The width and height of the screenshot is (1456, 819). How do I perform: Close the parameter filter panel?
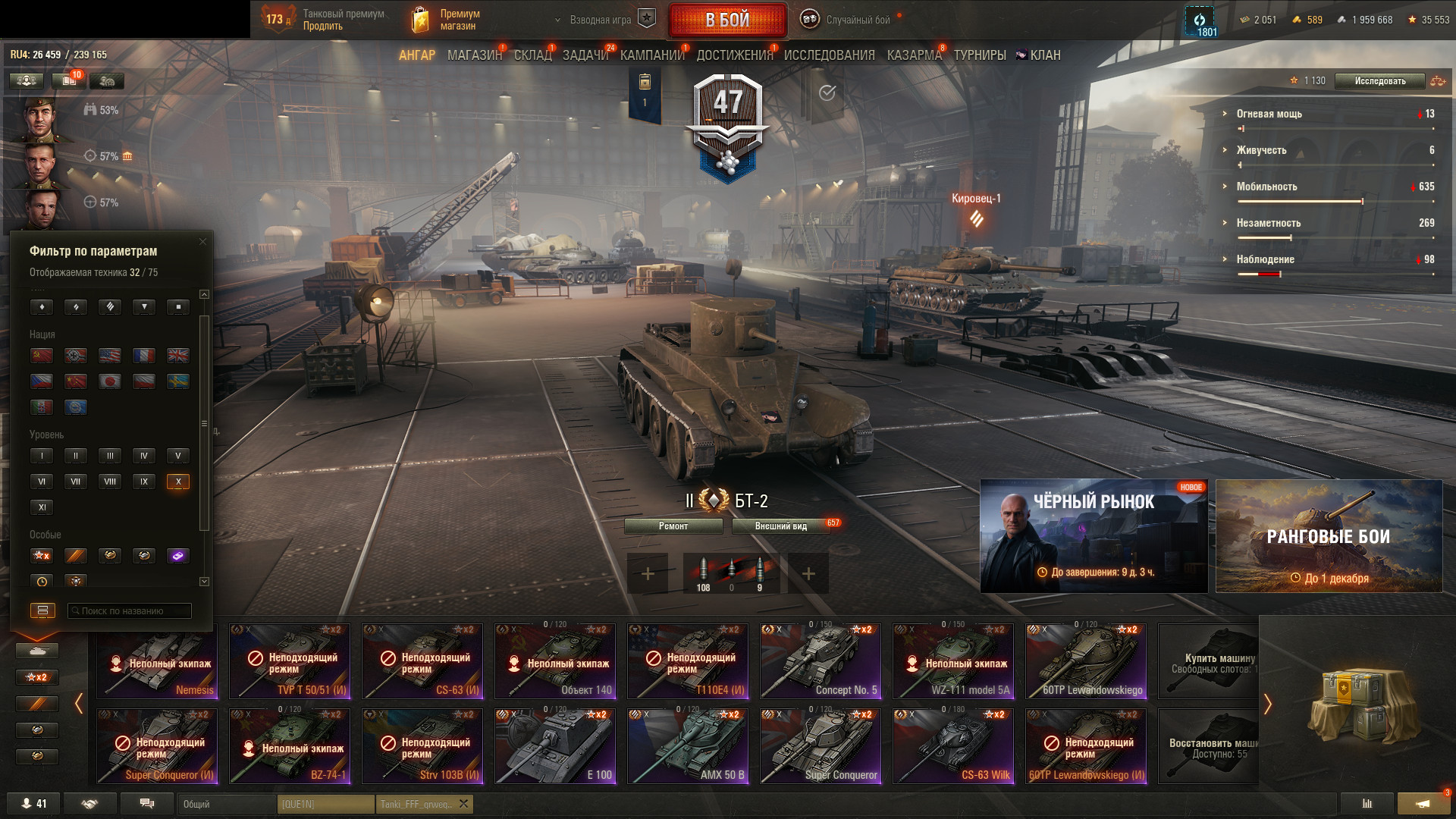202,242
